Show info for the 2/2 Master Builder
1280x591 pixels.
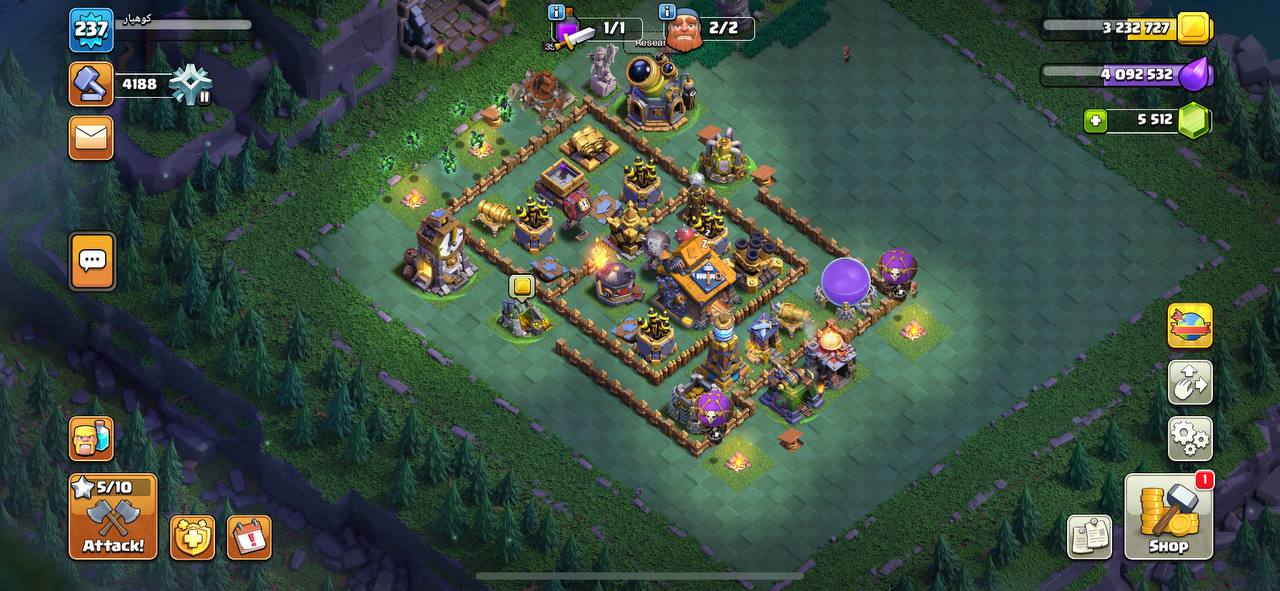click(668, 12)
